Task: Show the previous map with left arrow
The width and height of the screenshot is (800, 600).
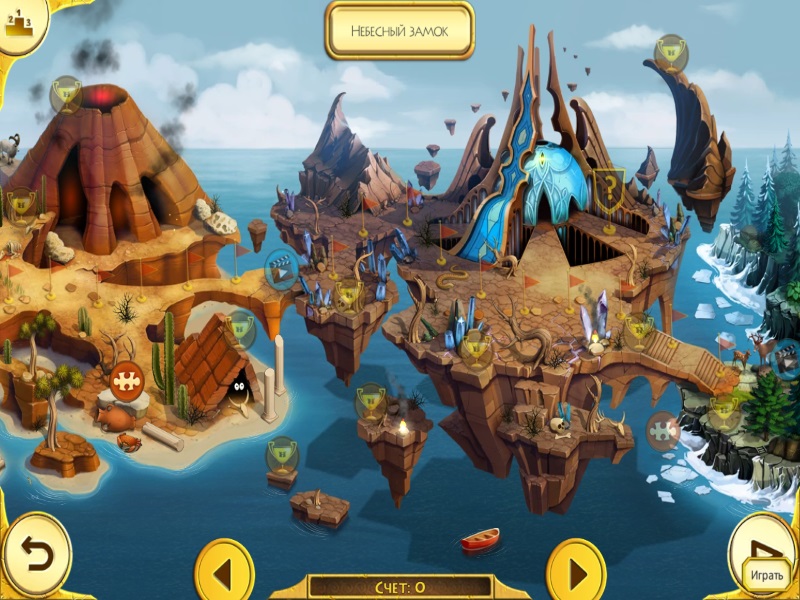Action: coord(224,574)
